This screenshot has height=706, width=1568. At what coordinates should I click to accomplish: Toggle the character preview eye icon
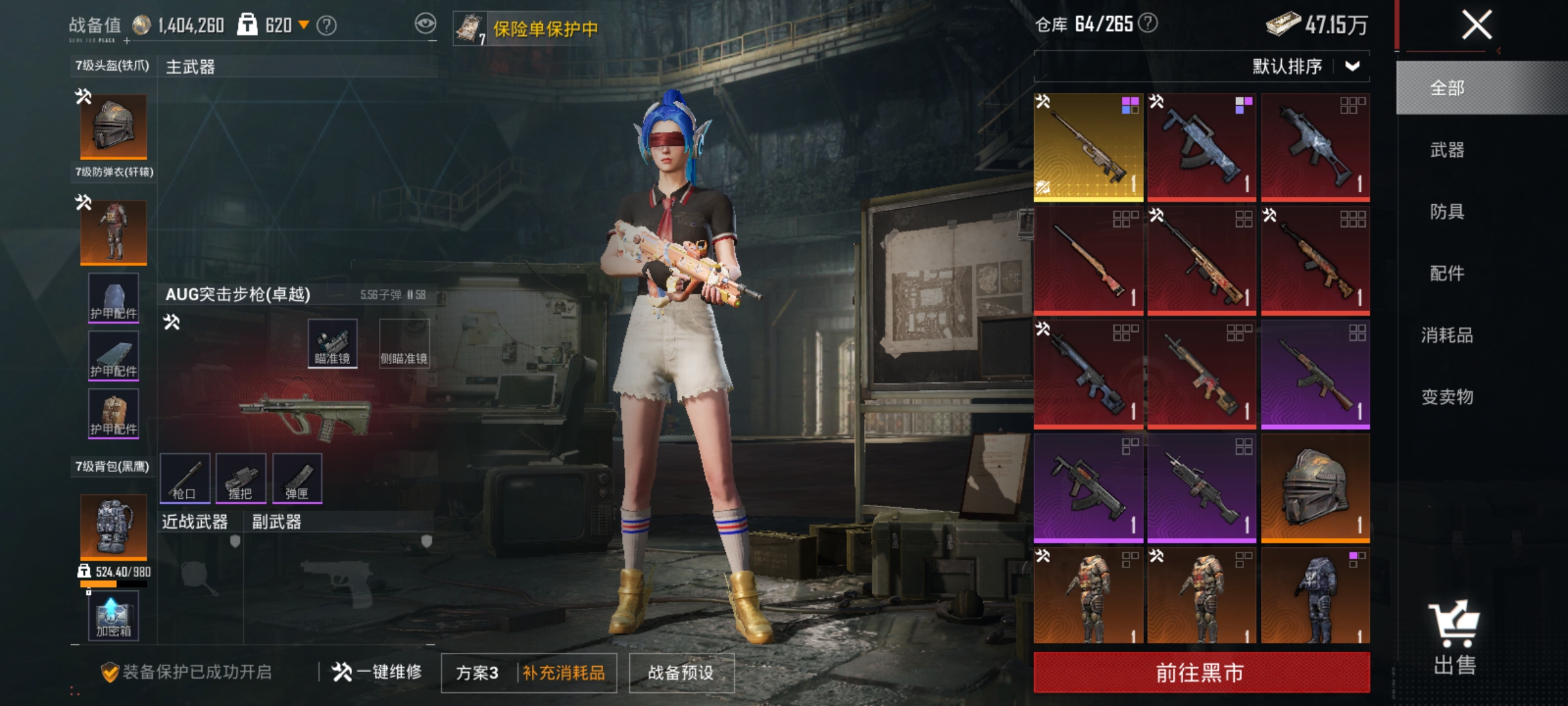click(425, 22)
